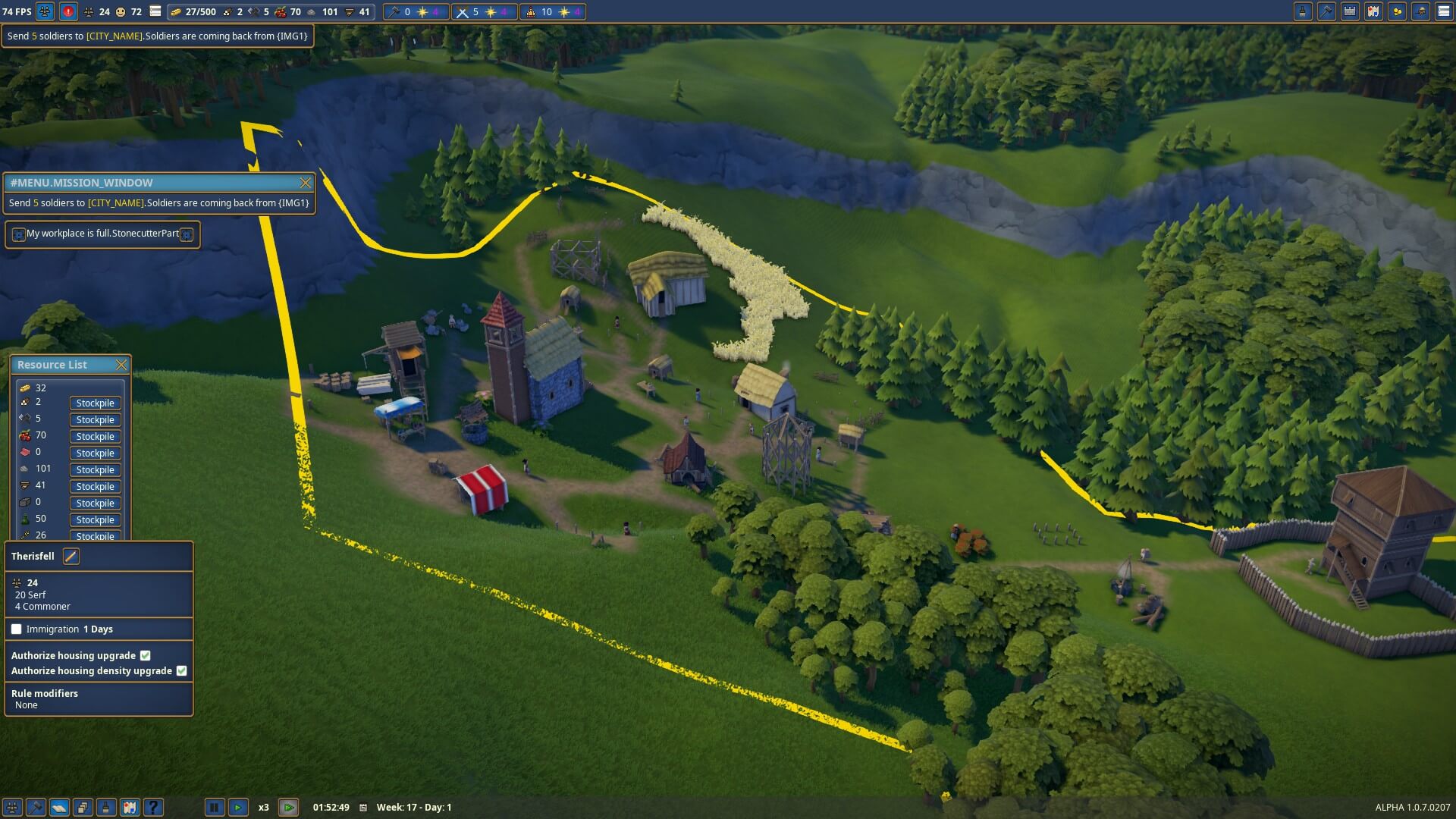Open the map from the bottom toolbar

coord(130,808)
